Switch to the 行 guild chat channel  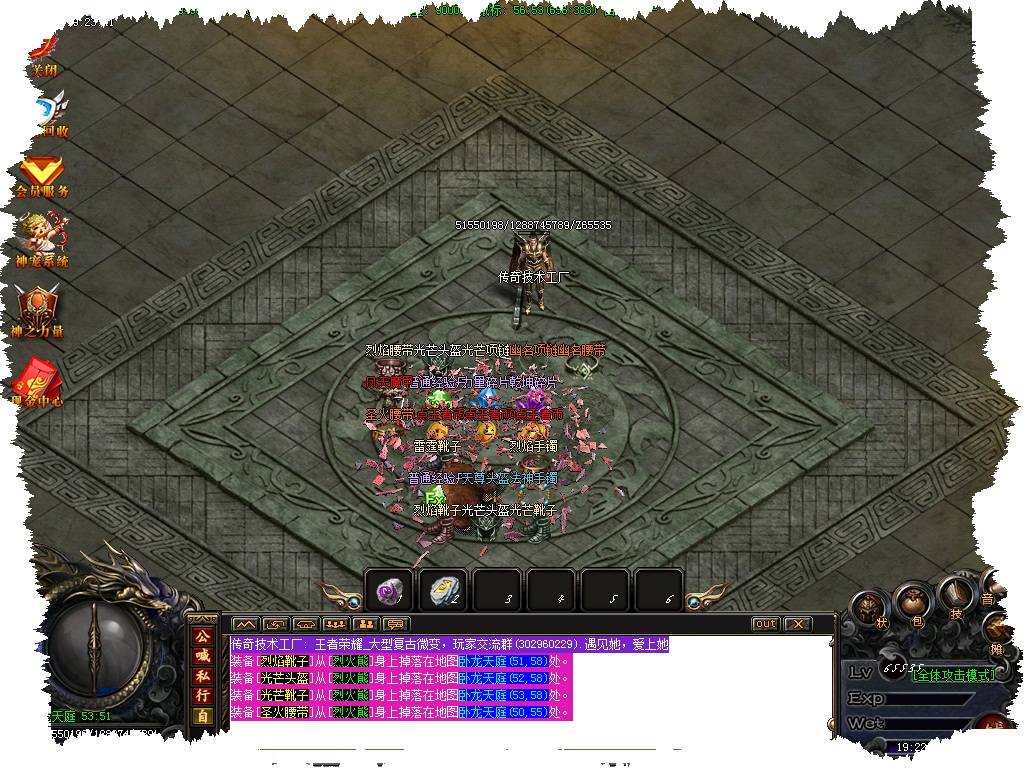point(202,695)
